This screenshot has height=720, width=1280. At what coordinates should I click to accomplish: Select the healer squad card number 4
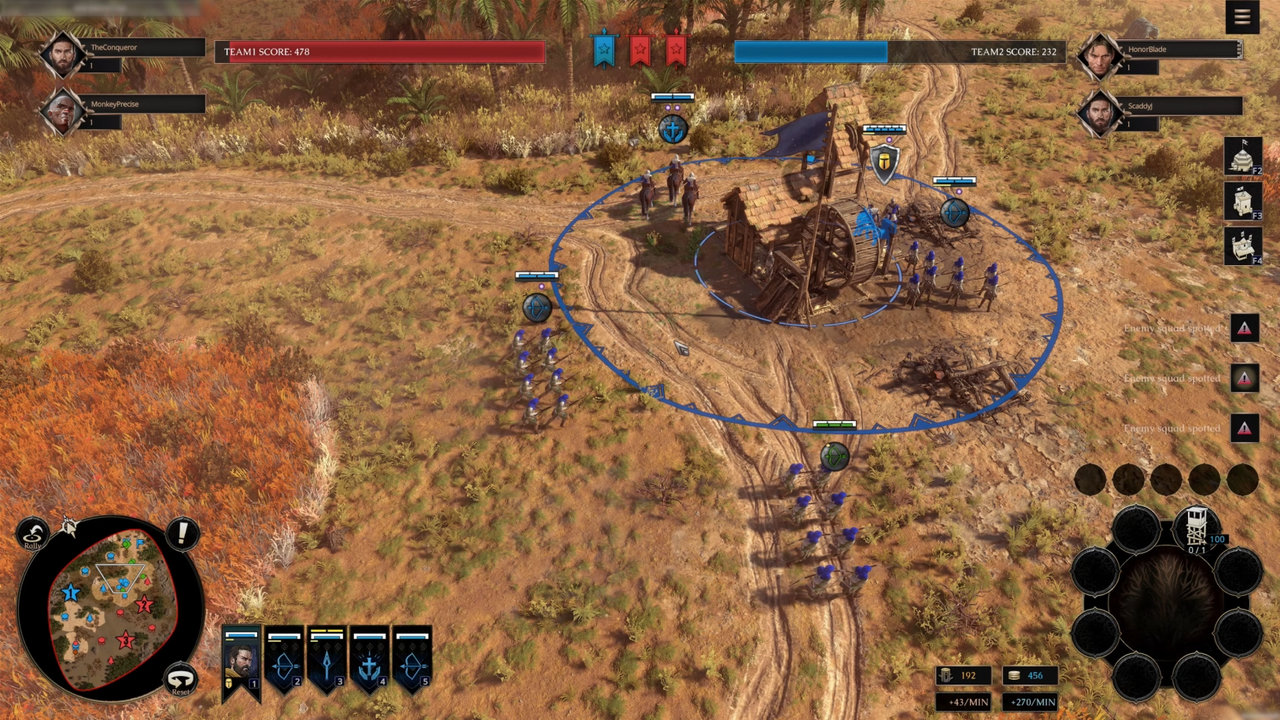(x=370, y=661)
